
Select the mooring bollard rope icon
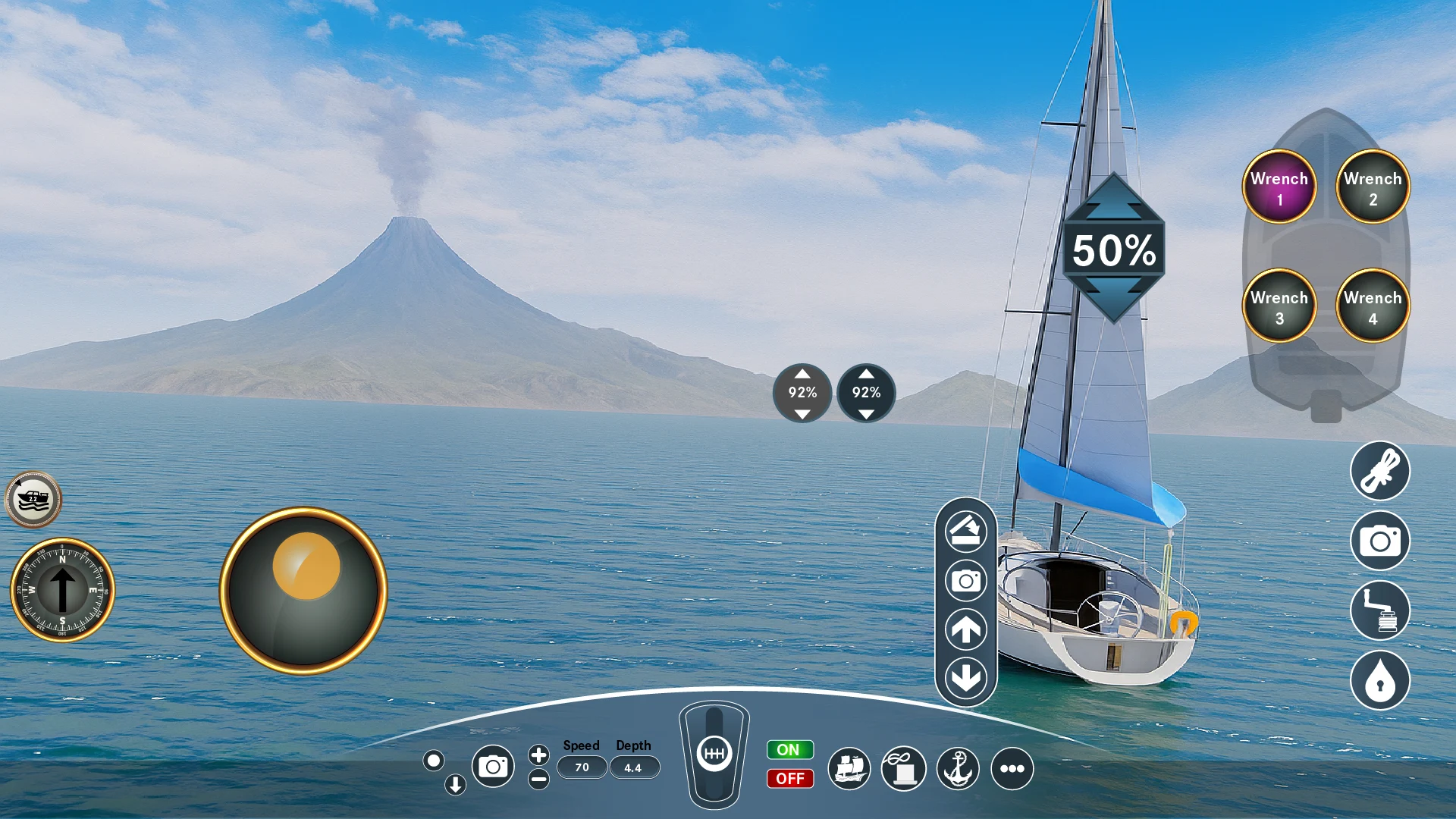(903, 768)
